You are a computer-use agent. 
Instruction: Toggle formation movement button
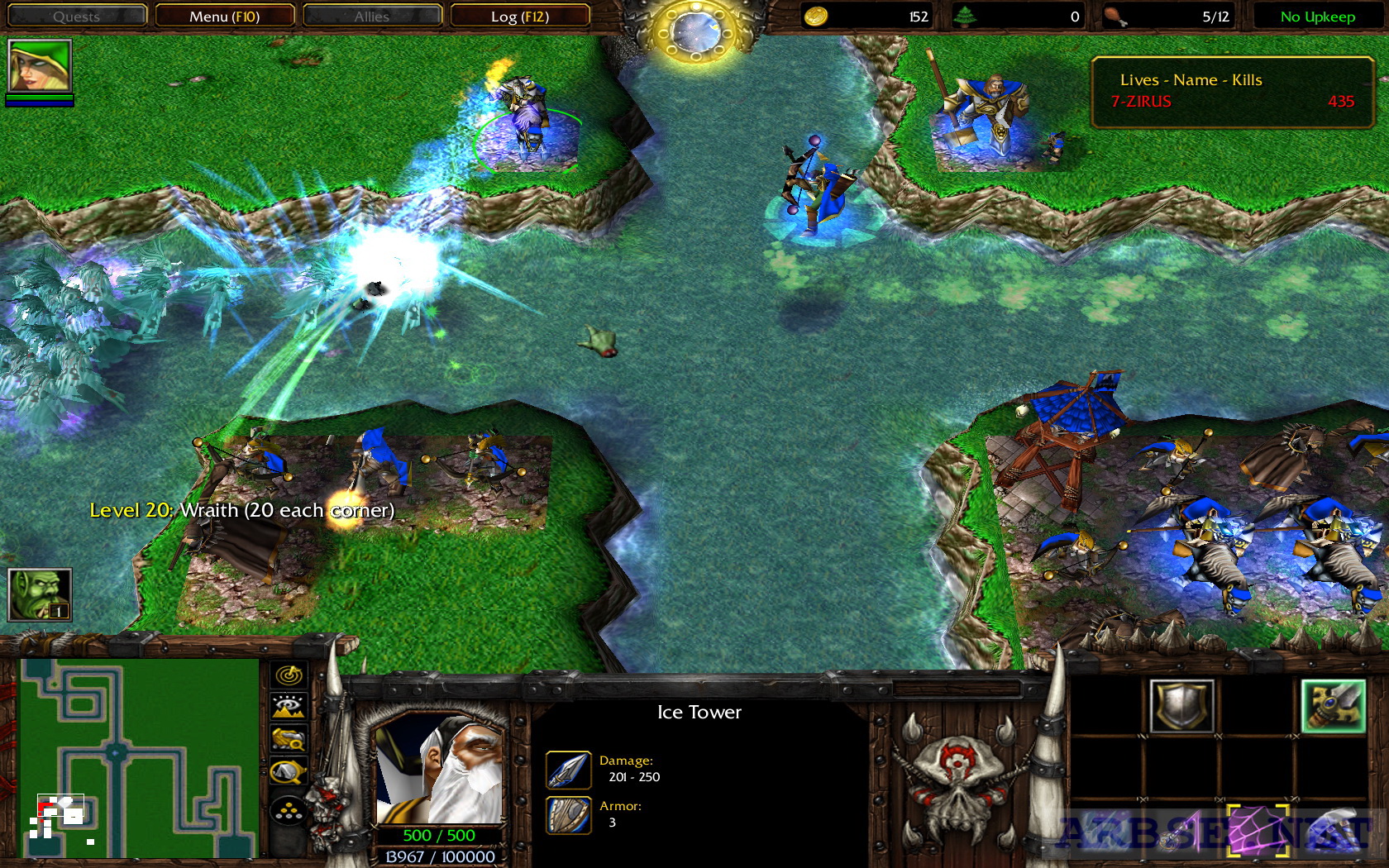[288, 812]
